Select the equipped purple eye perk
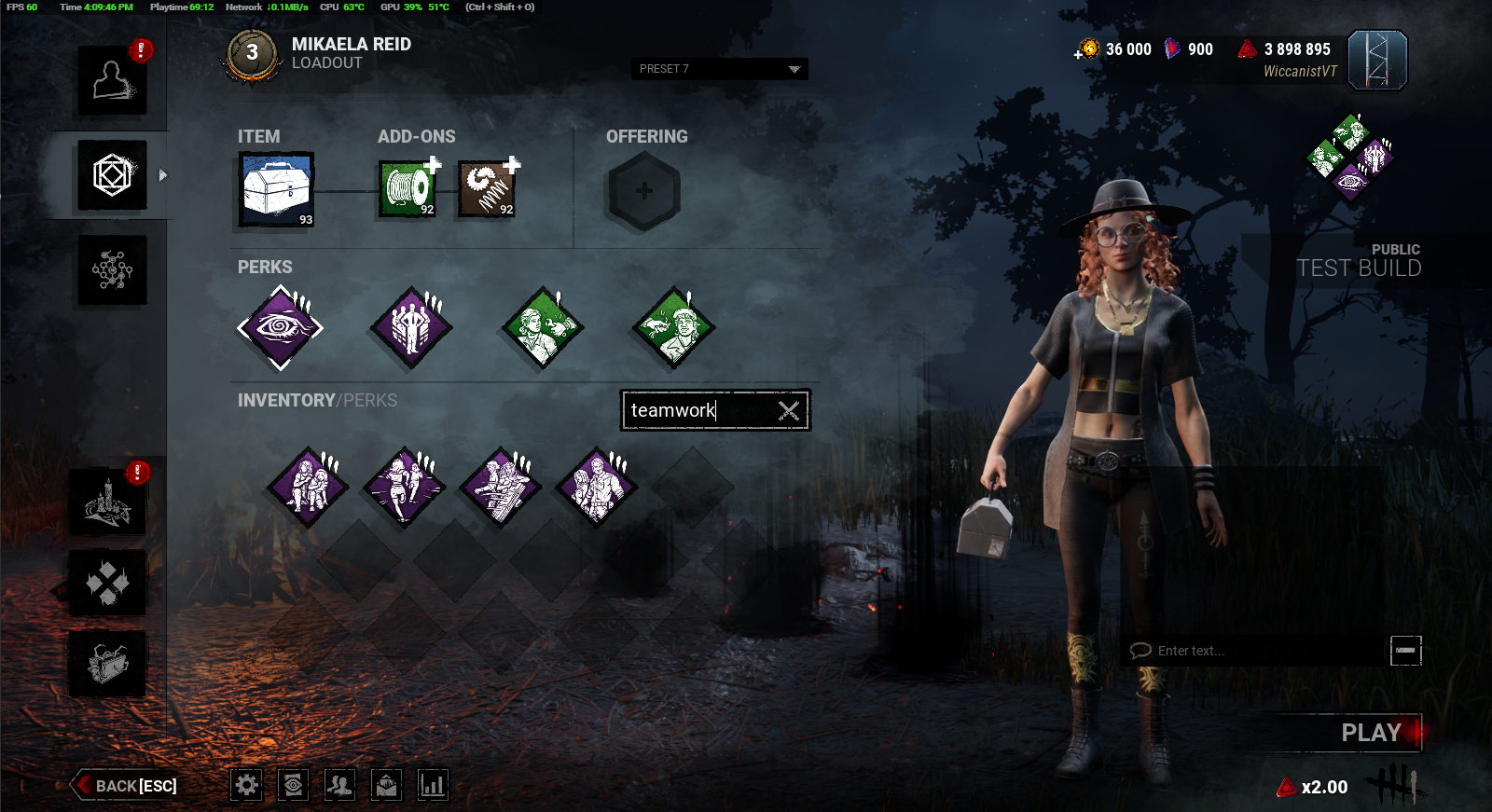 280,327
